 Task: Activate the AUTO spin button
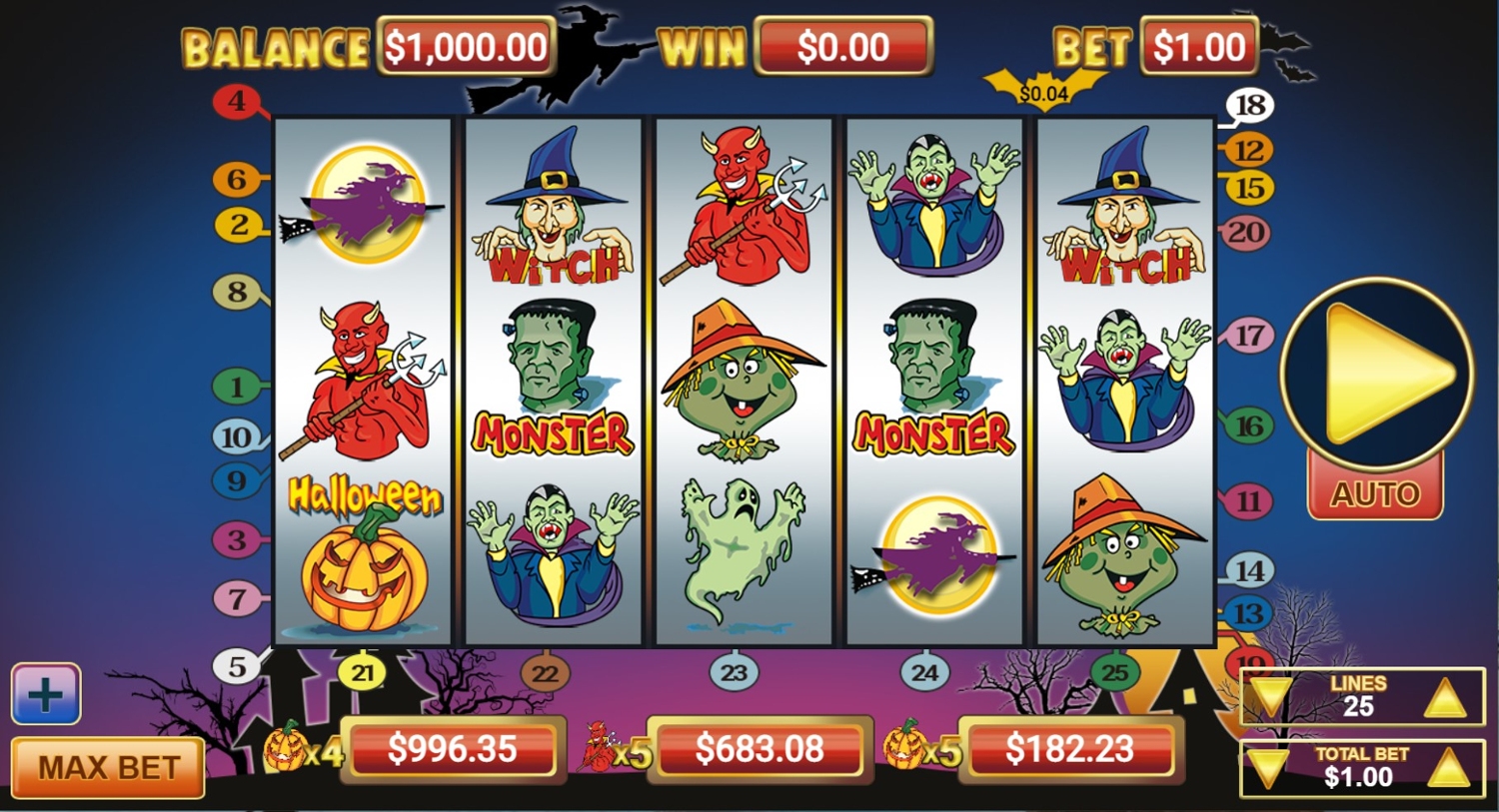[x=1375, y=493]
